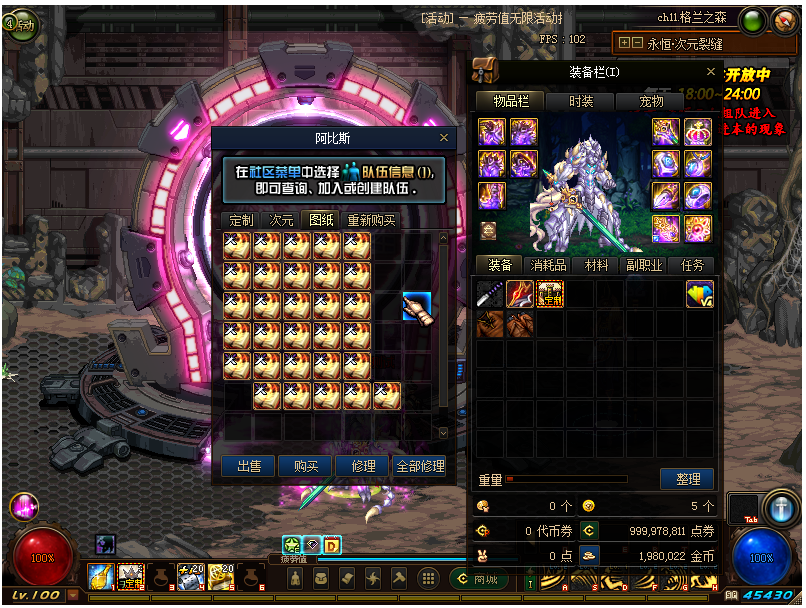
Task: Open the 副职业 tab
Action: coord(645,265)
